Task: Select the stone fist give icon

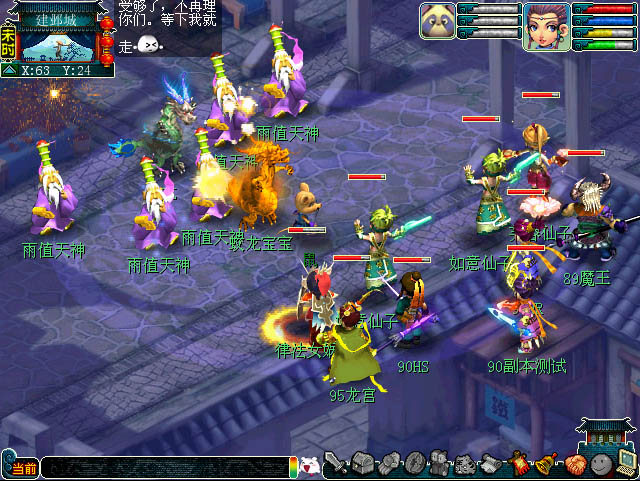Action: tap(389, 465)
